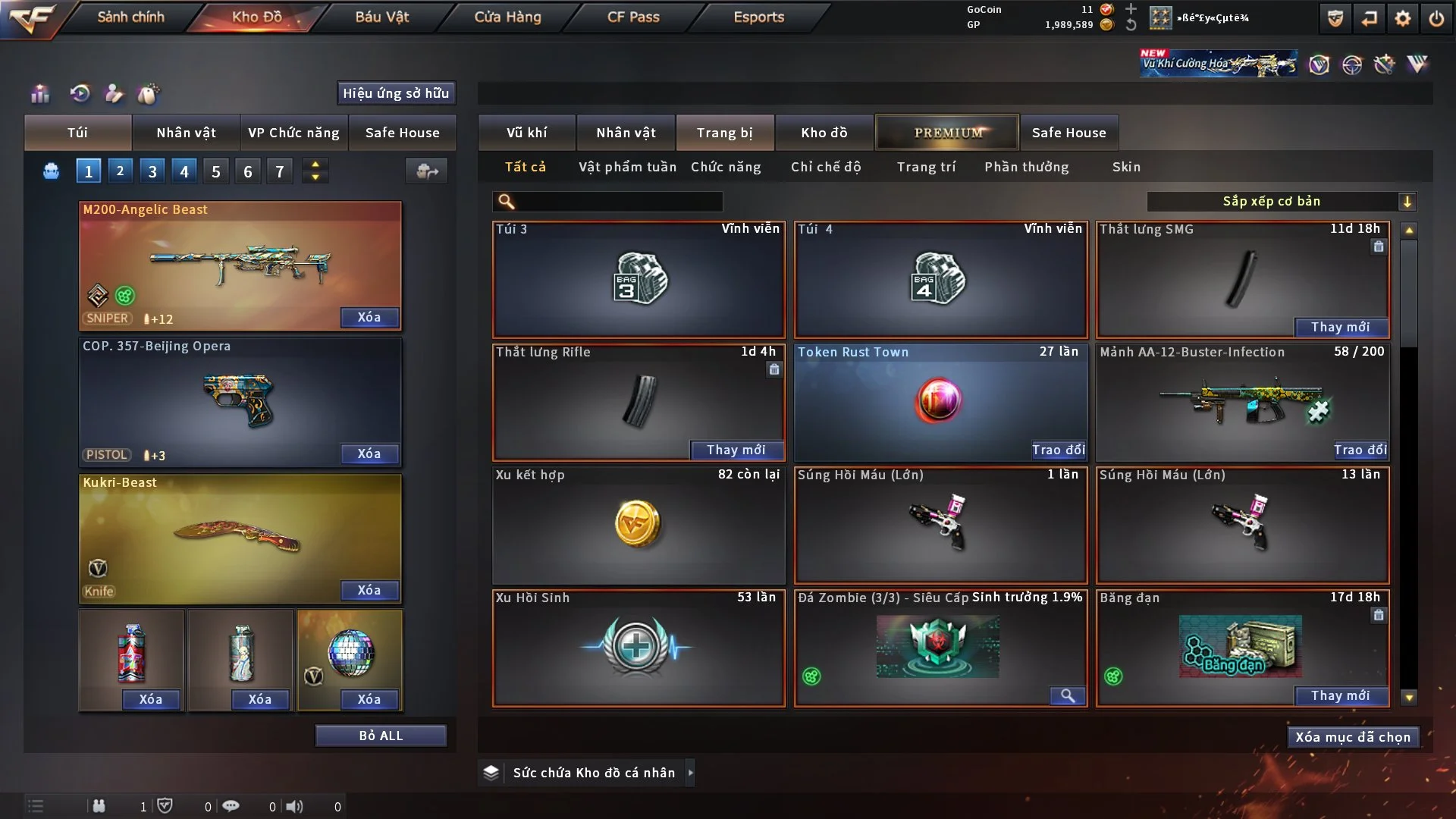
Task: Expand Sức chứa Kho đồ cá nhân
Action: 690,773
